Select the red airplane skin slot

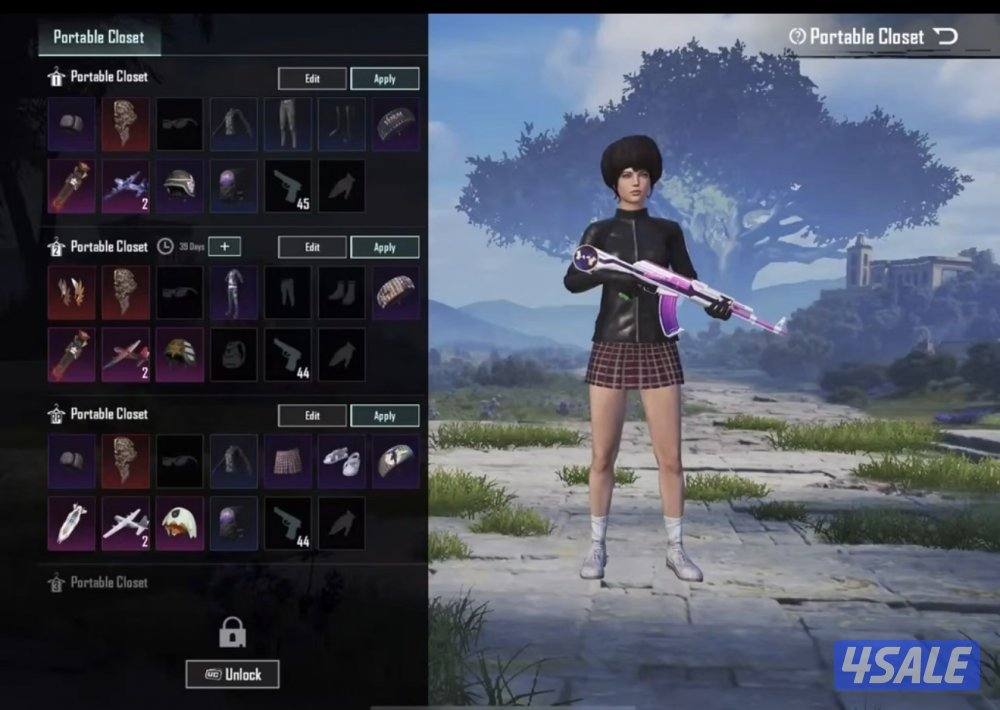[x=125, y=354]
